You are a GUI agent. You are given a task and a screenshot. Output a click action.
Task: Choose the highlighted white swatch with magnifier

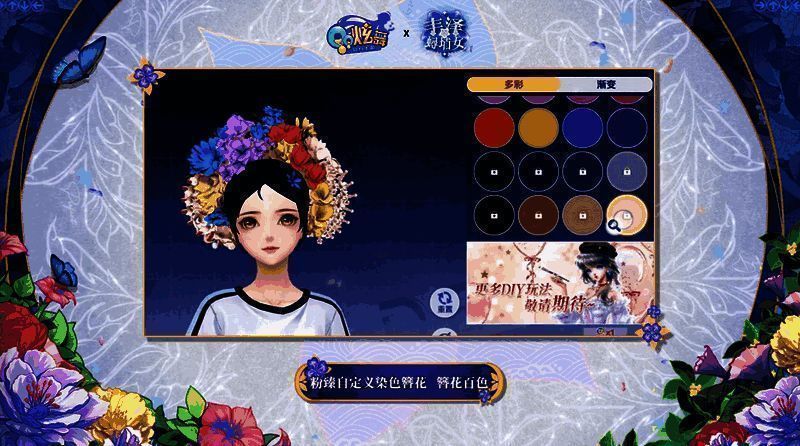pyautogui.click(x=626, y=212)
